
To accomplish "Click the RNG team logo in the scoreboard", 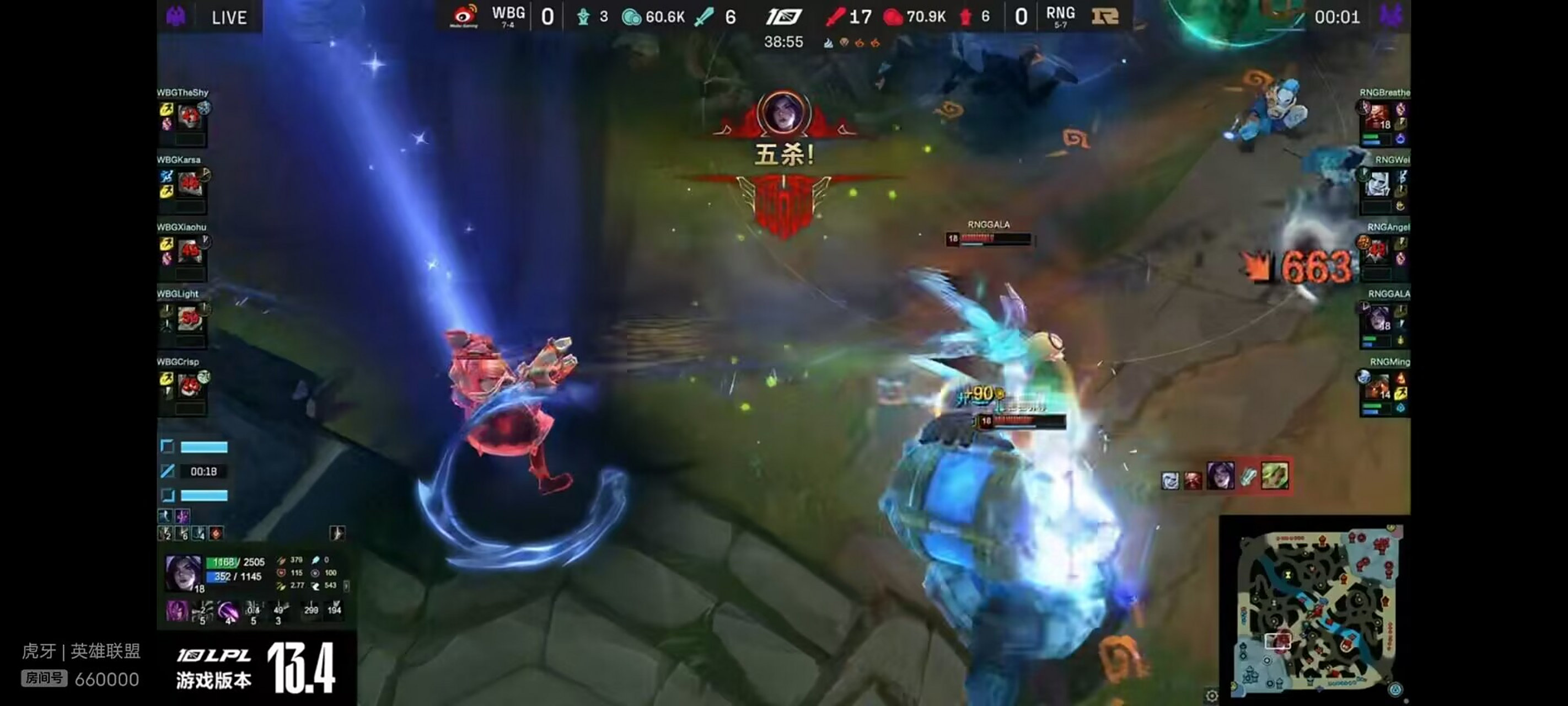I will coord(1105,16).
